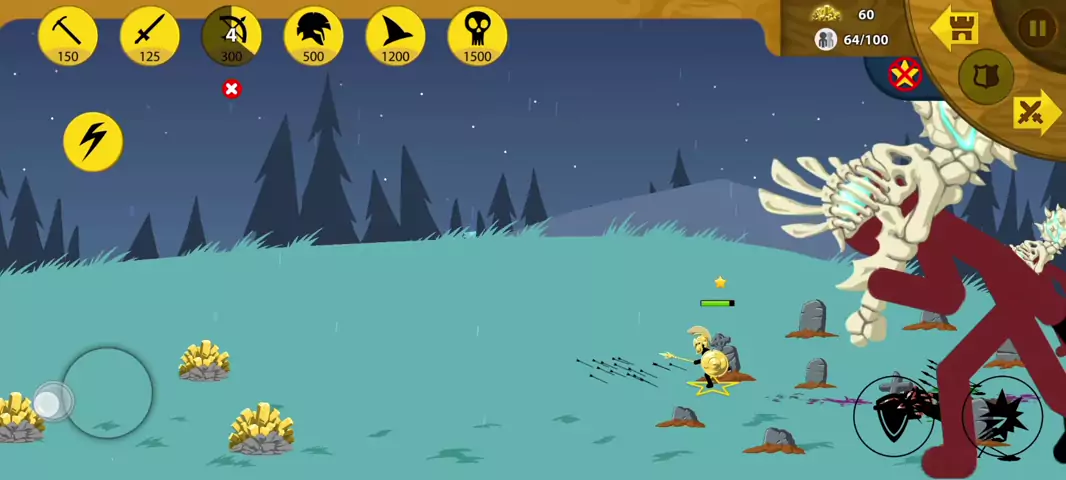Queue another archer for 300 gold
The width and height of the screenshot is (1066, 480).
(232, 37)
